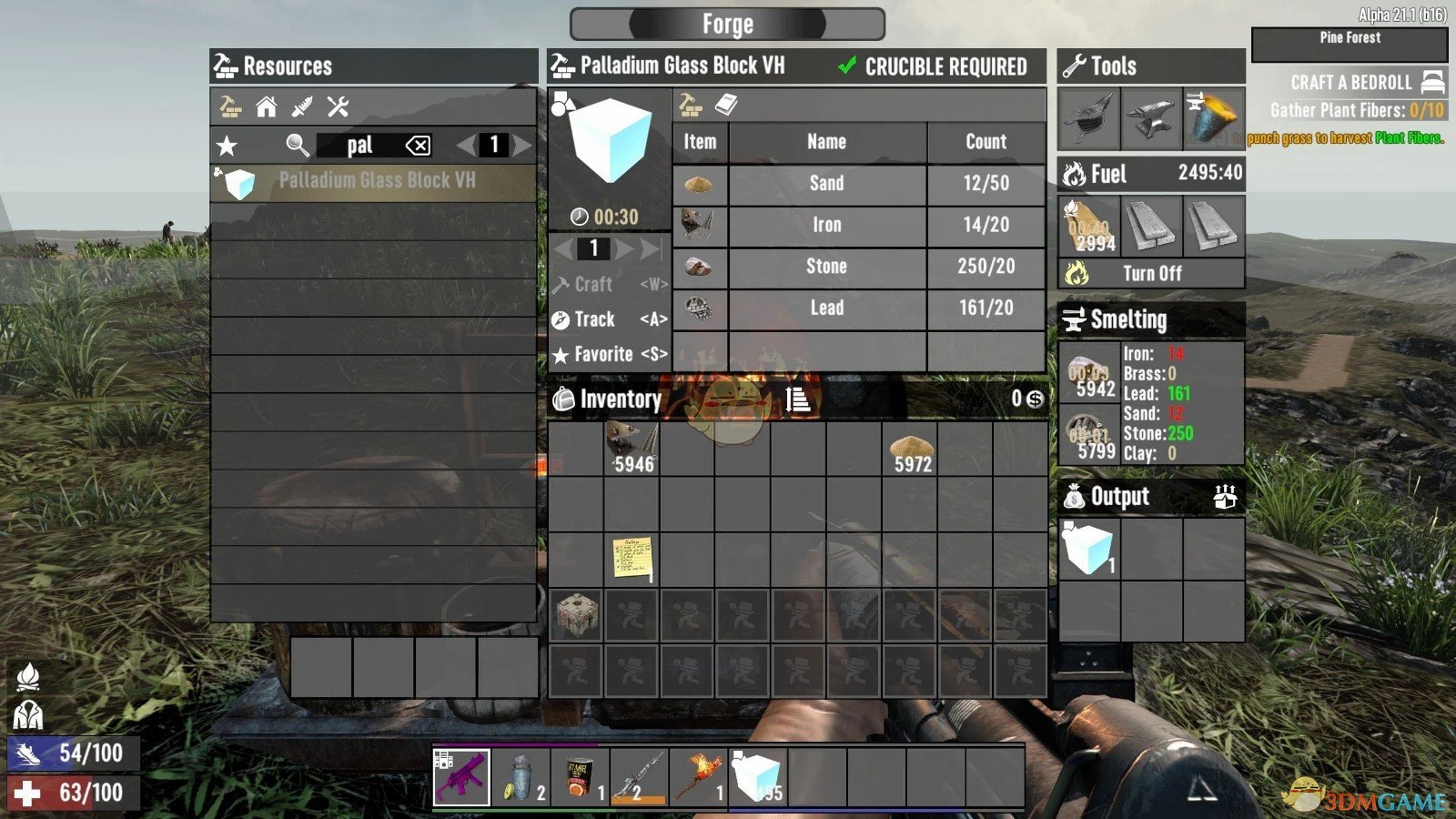Screen dimensions: 1456x819
Task: Switch to the recipe ingredients tab
Action: pos(690,106)
